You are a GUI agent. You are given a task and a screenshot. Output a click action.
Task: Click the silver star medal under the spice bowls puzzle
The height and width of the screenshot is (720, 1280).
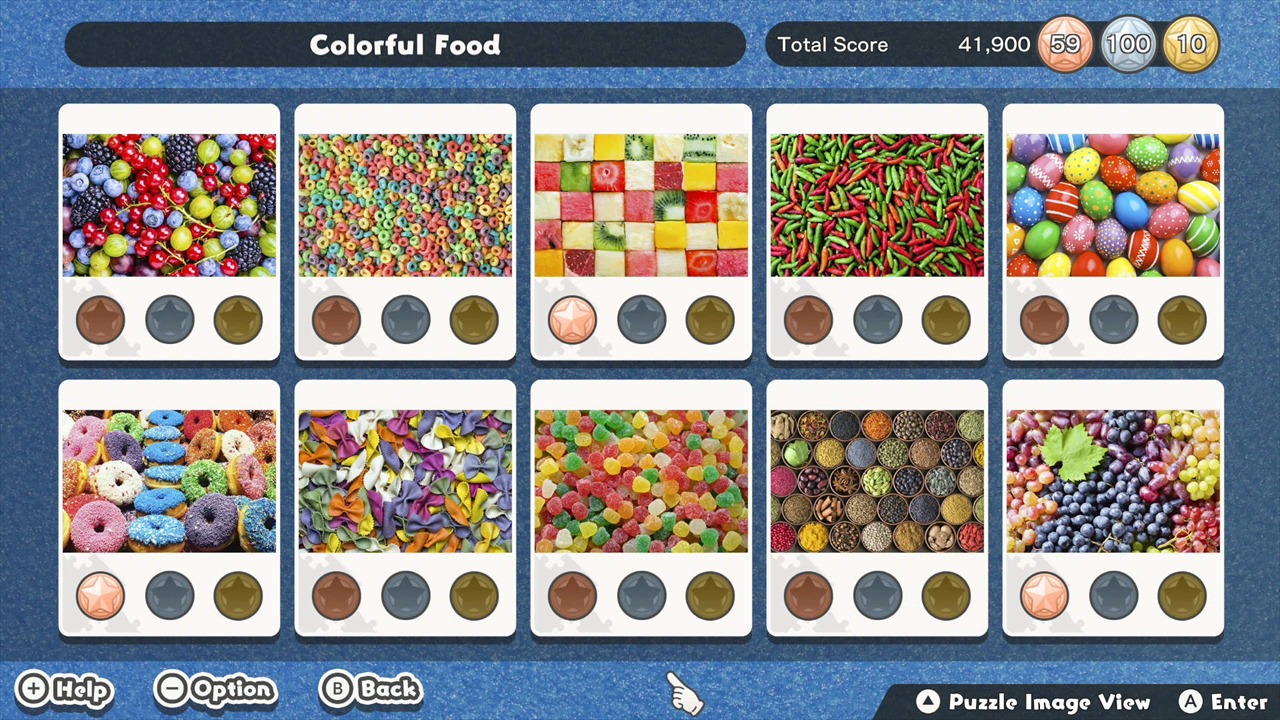coord(877,594)
